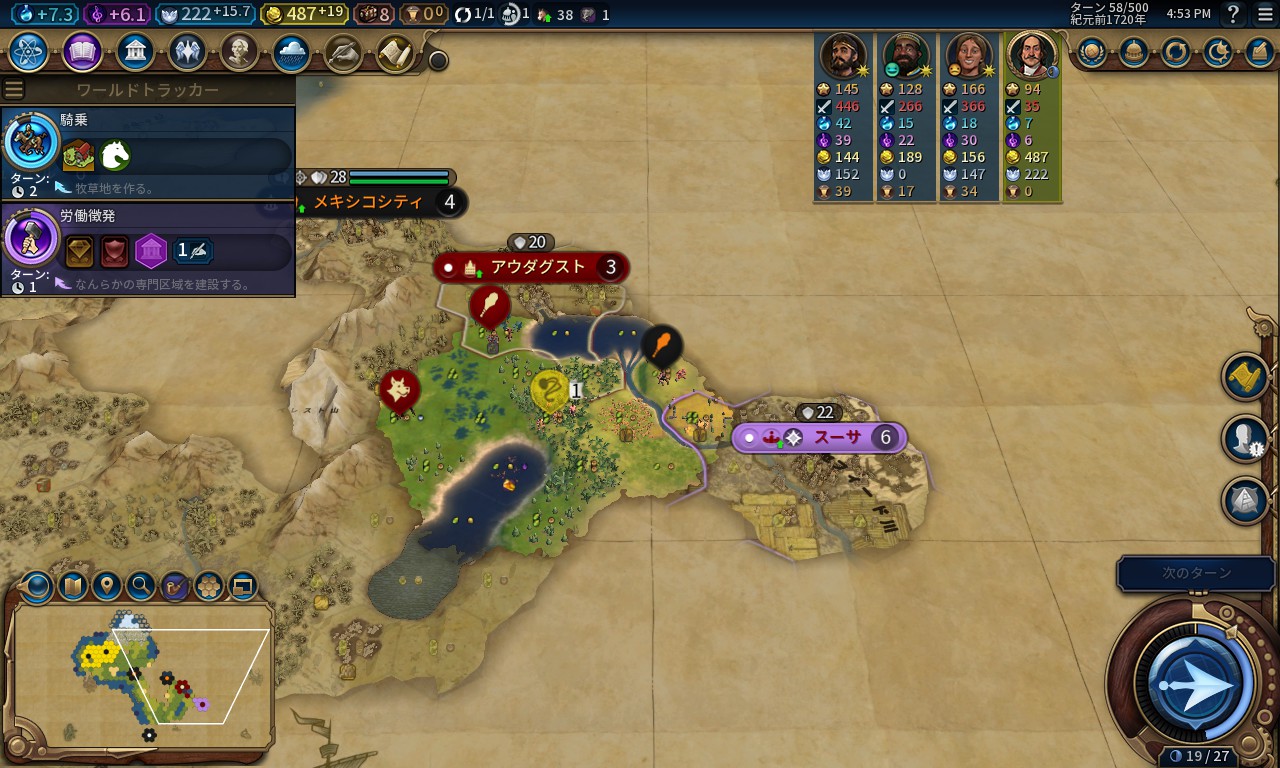
Task: Open the map search magnifying glass
Action: 141,585
